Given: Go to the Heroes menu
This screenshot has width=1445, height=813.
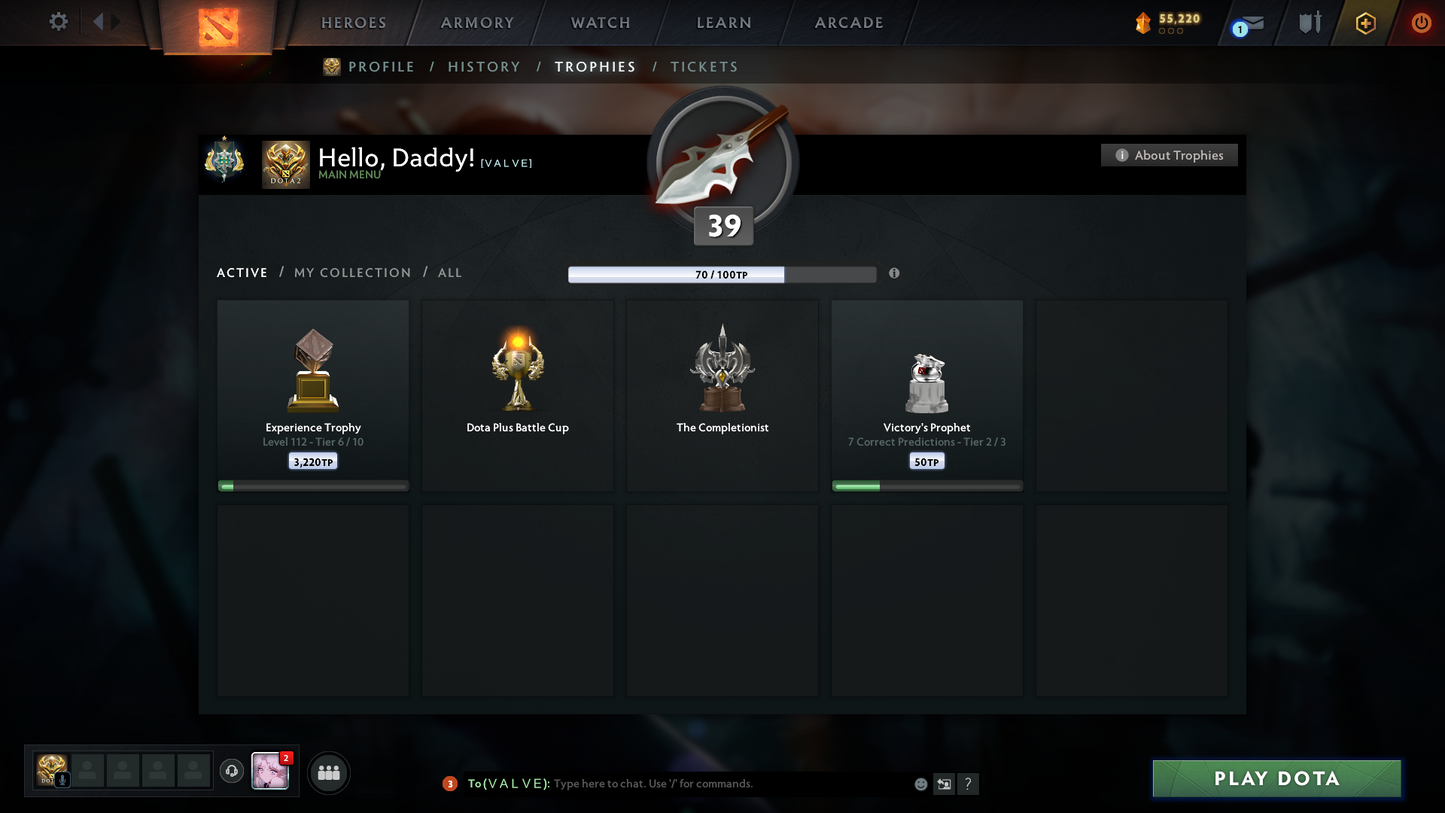Looking at the screenshot, I should [353, 23].
